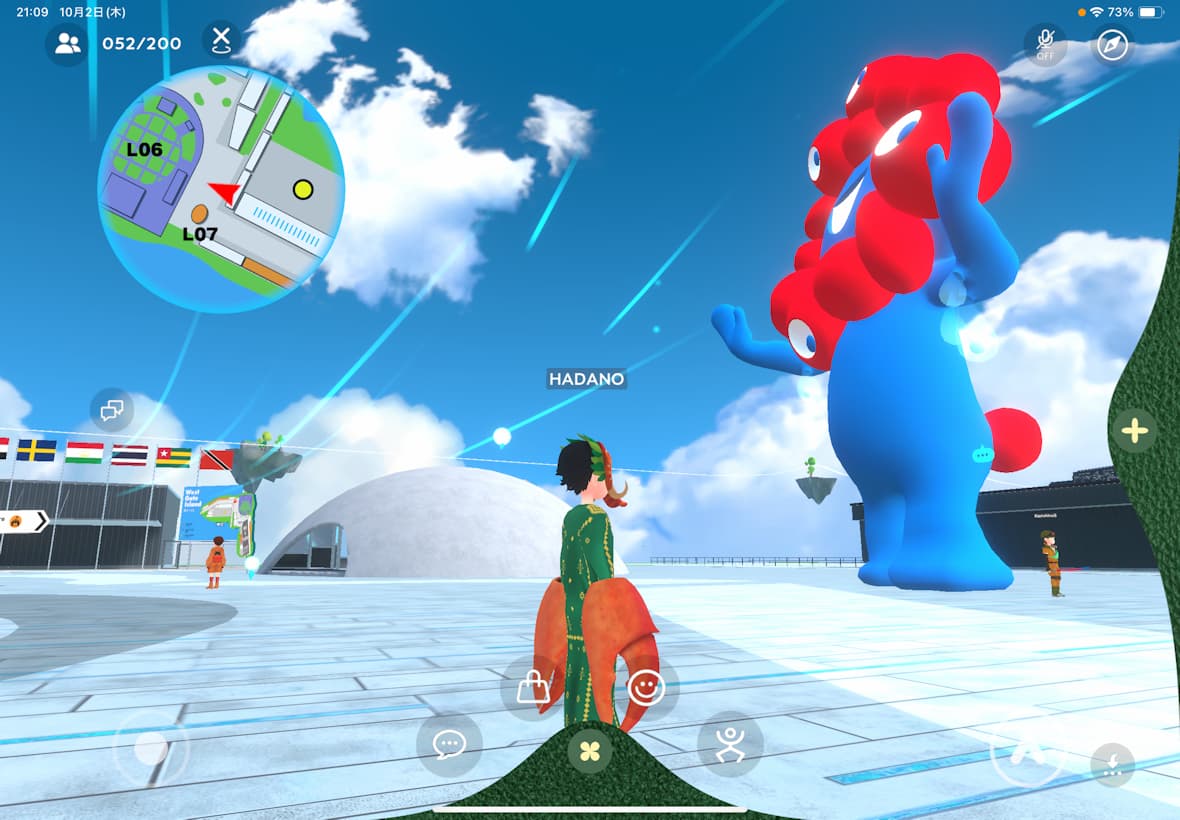Screen dimensions: 1180x820
Task: Open the double speech-bubble chat log
Action: pyautogui.click(x=112, y=409)
